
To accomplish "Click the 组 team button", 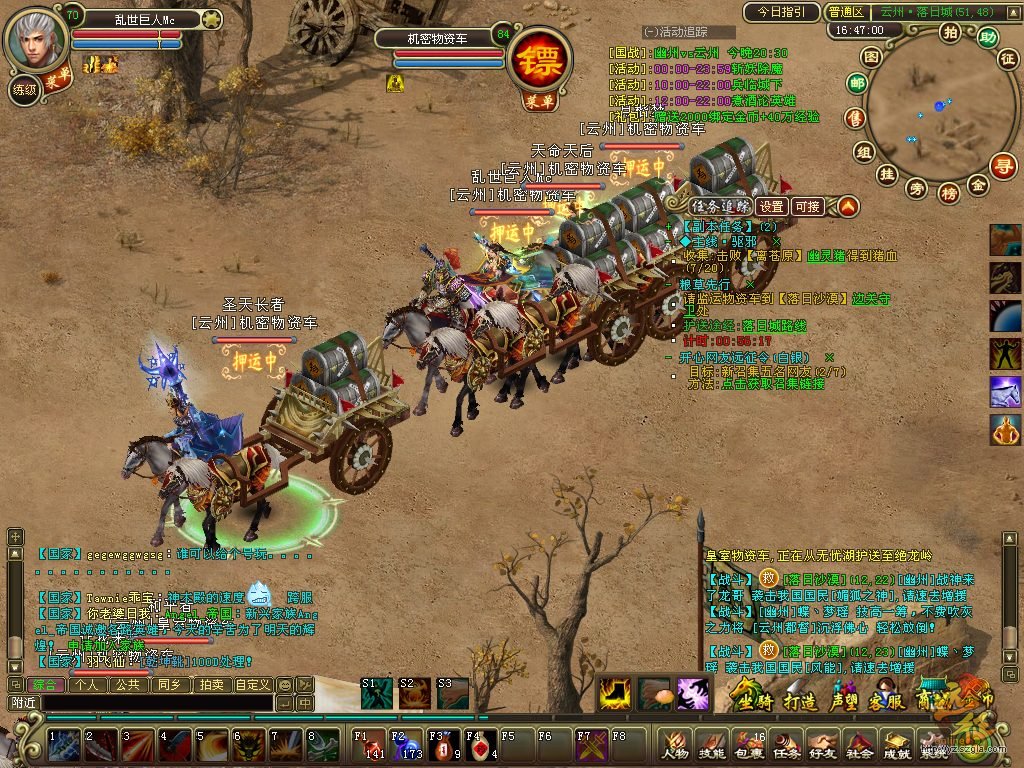I will [x=864, y=151].
